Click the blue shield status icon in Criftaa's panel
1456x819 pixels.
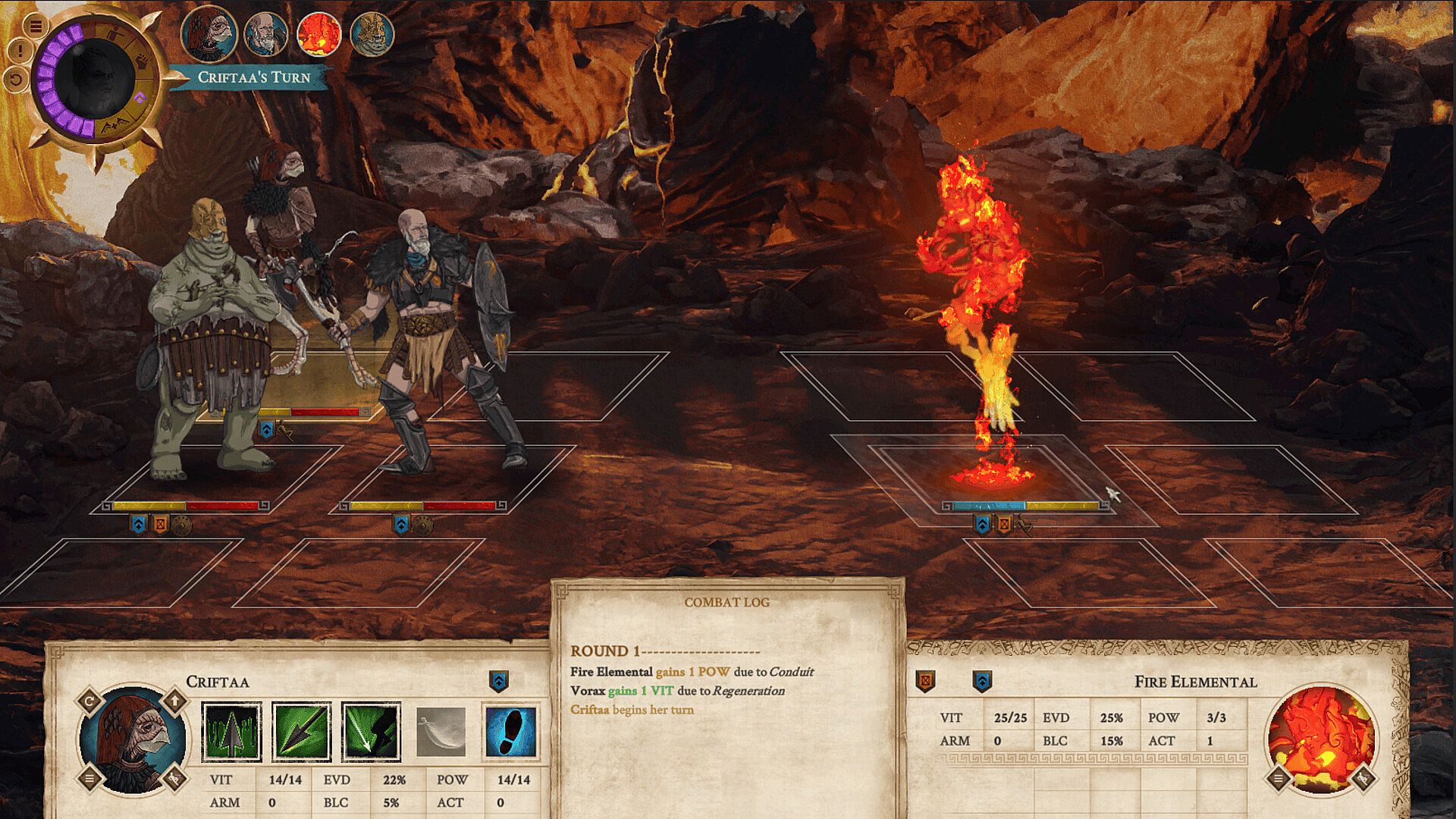pyautogui.click(x=498, y=681)
